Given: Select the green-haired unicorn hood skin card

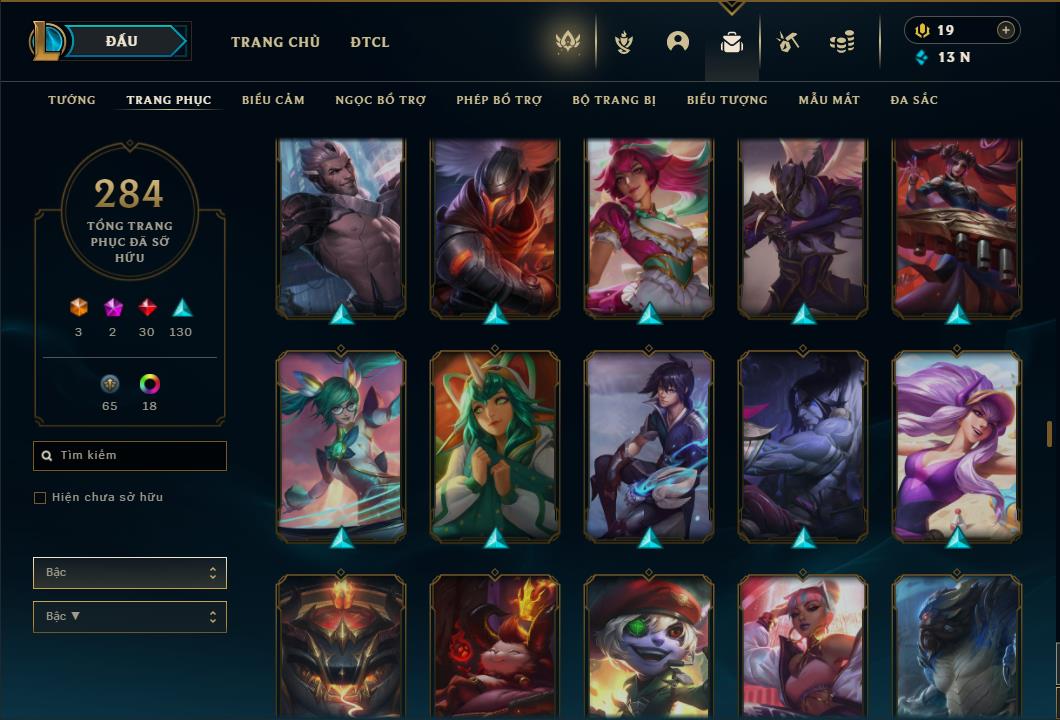Looking at the screenshot, I should 495,445.
